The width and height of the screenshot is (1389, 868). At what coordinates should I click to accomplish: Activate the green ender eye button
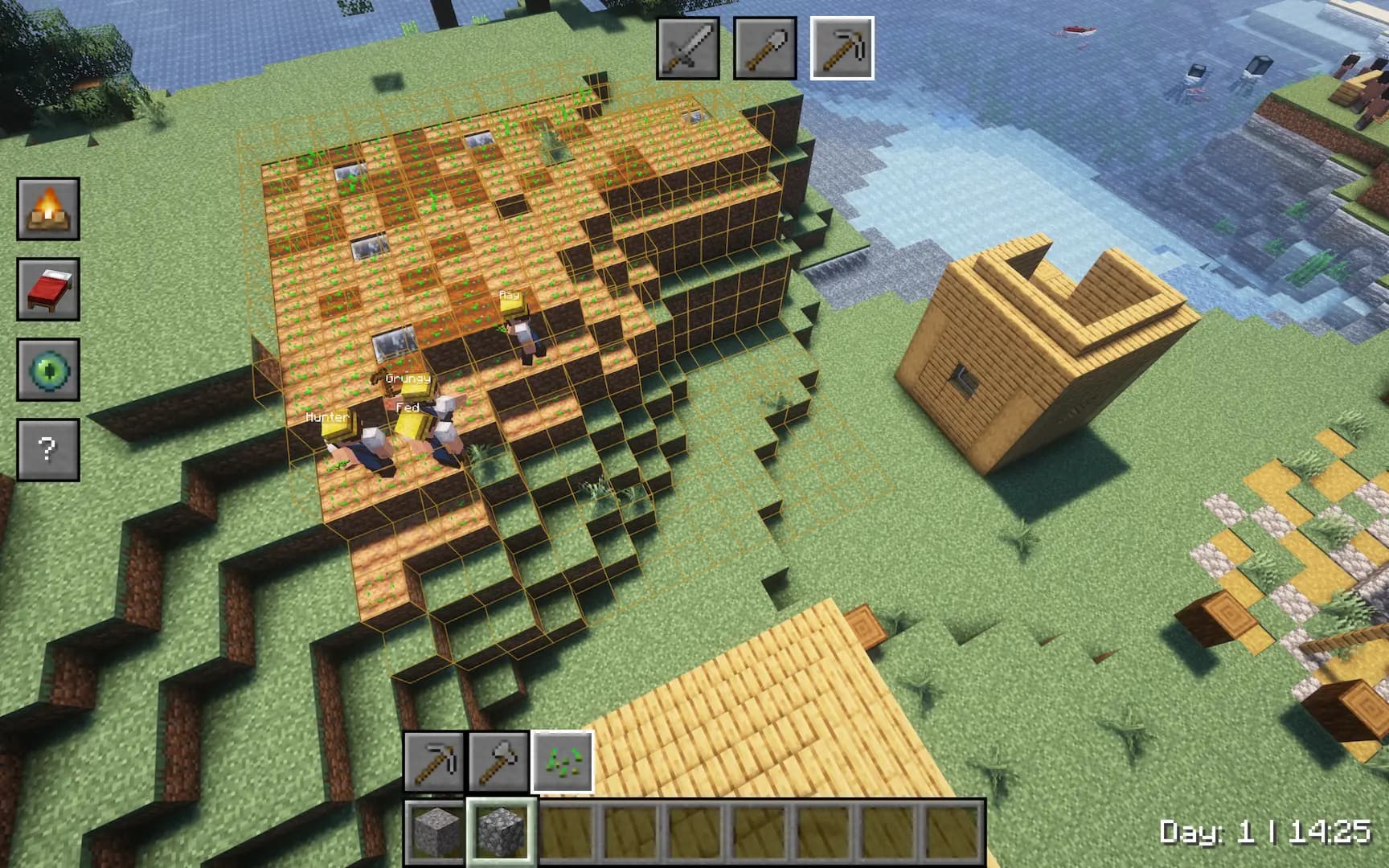(48, 370)
